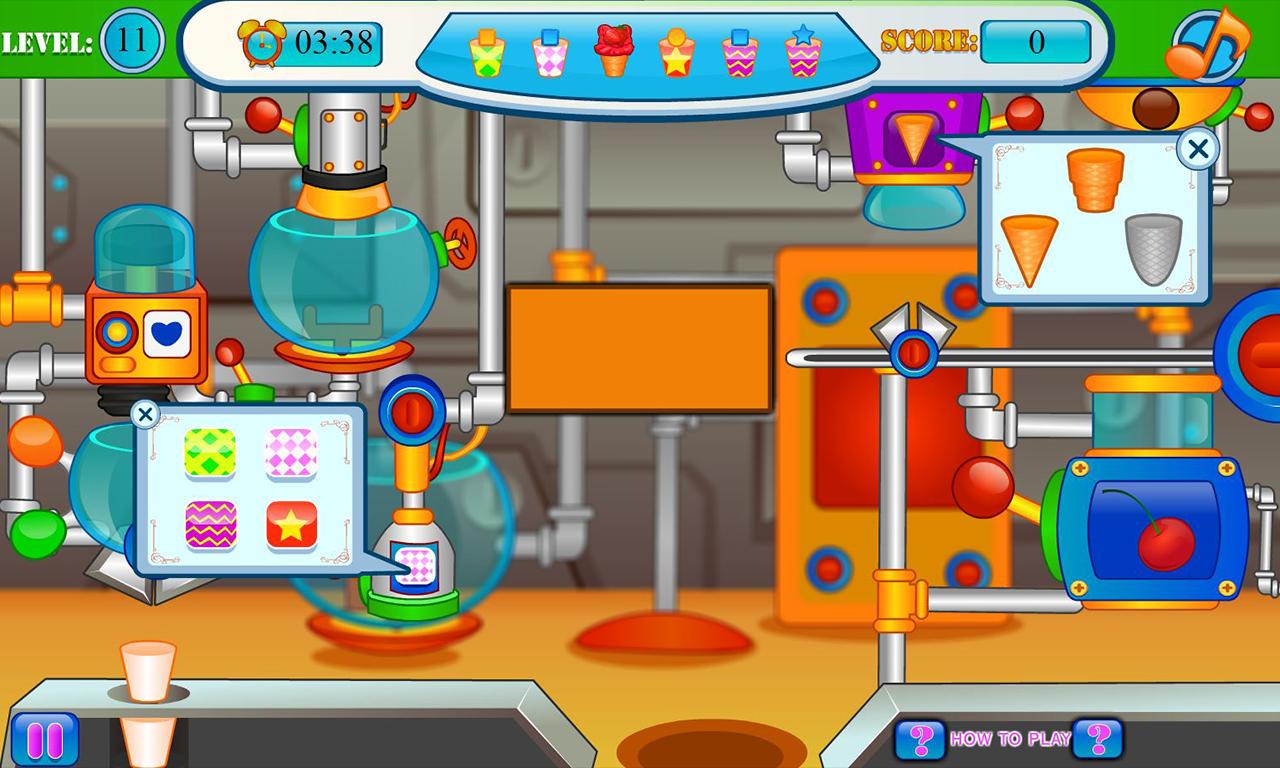Click the left question mark button
This screenshot has width=1280, height=768.
coord(919,737)
